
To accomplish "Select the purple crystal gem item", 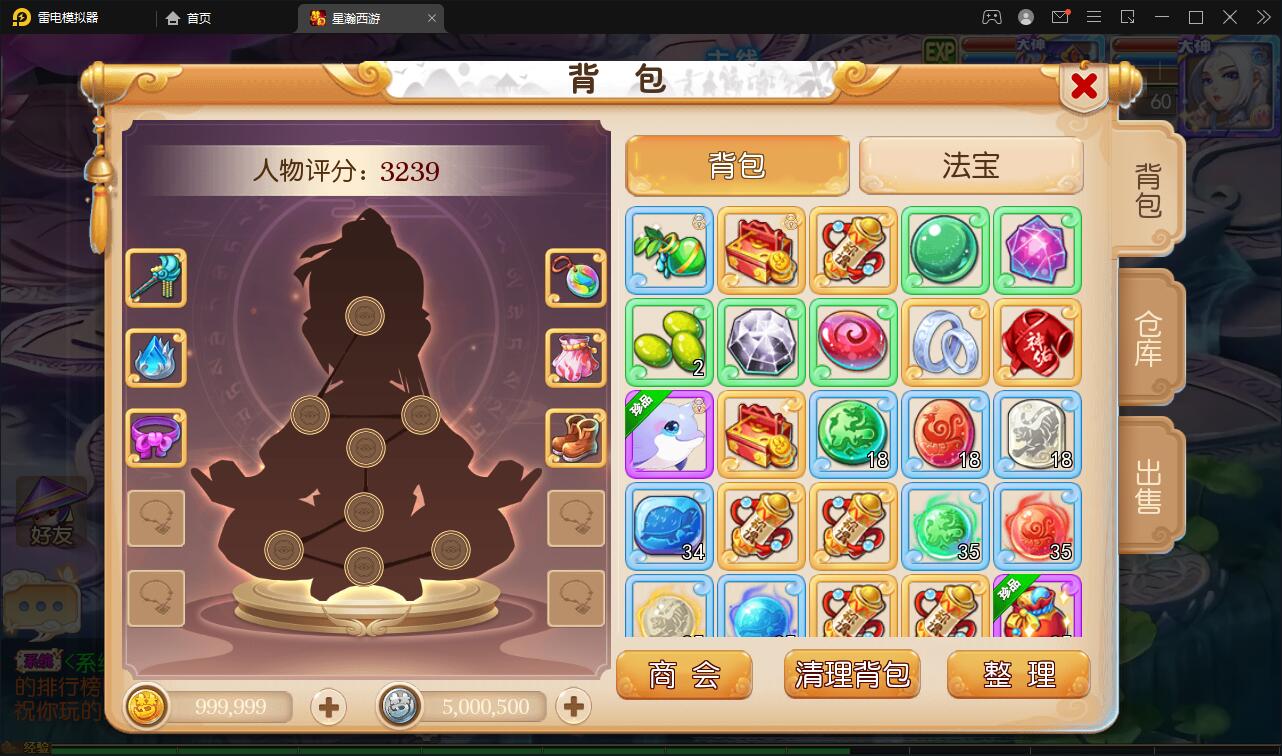I will [x=1036, y=250].
